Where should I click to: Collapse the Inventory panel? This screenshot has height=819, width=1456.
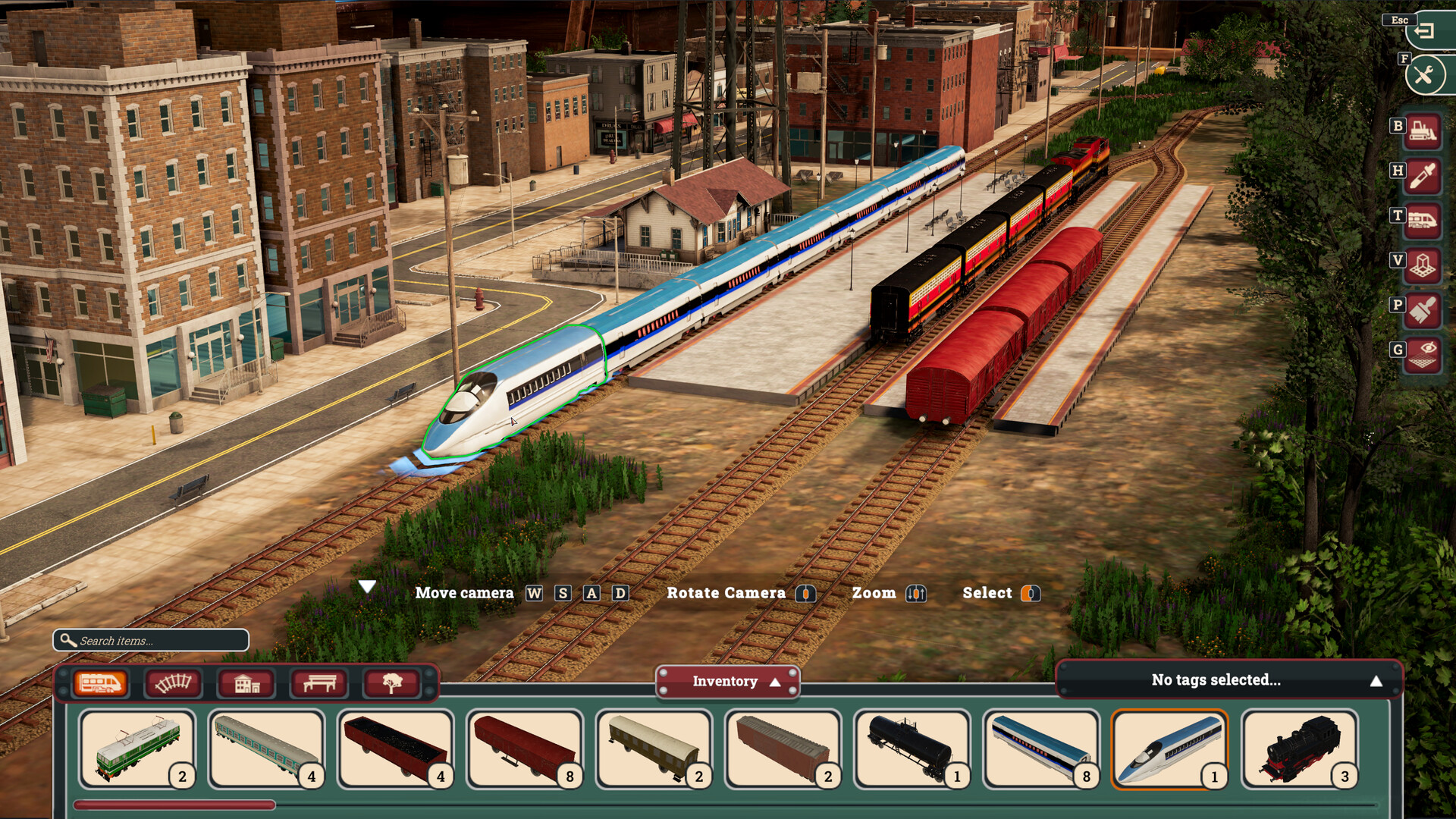[728, 681]
